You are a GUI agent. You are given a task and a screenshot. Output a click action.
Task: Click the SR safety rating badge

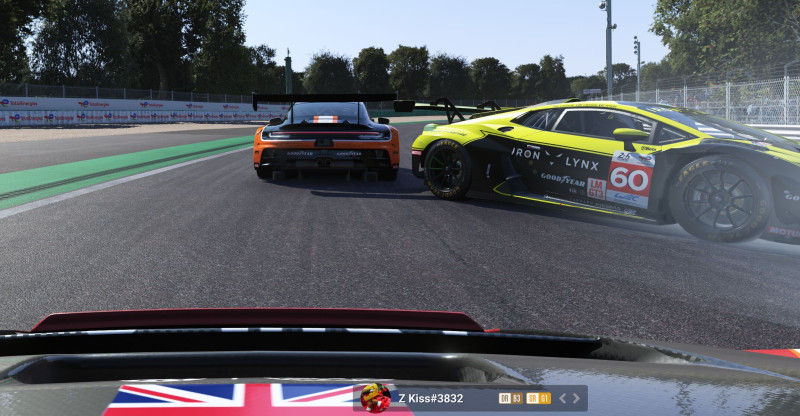[x=538, y=398]
